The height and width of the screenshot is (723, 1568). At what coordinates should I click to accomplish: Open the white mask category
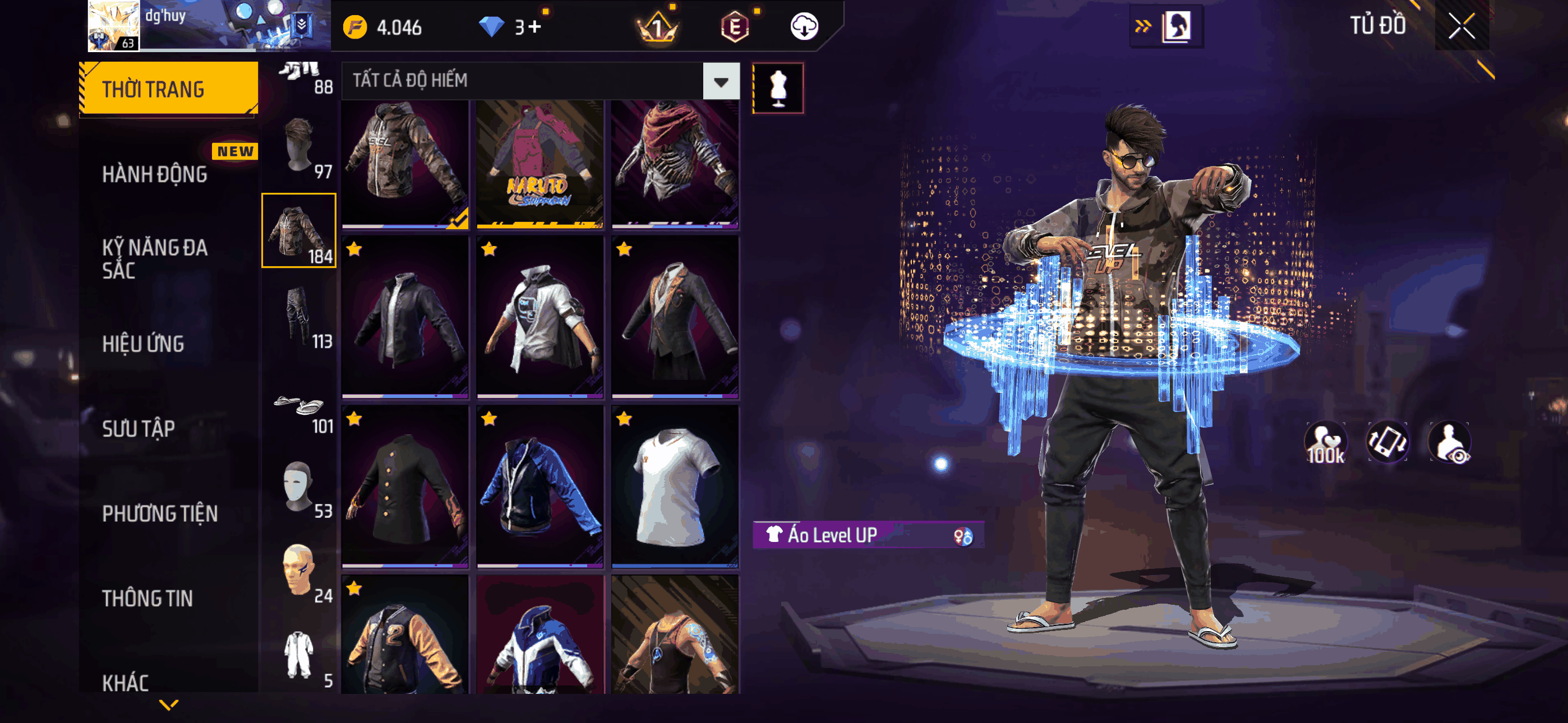299,487
